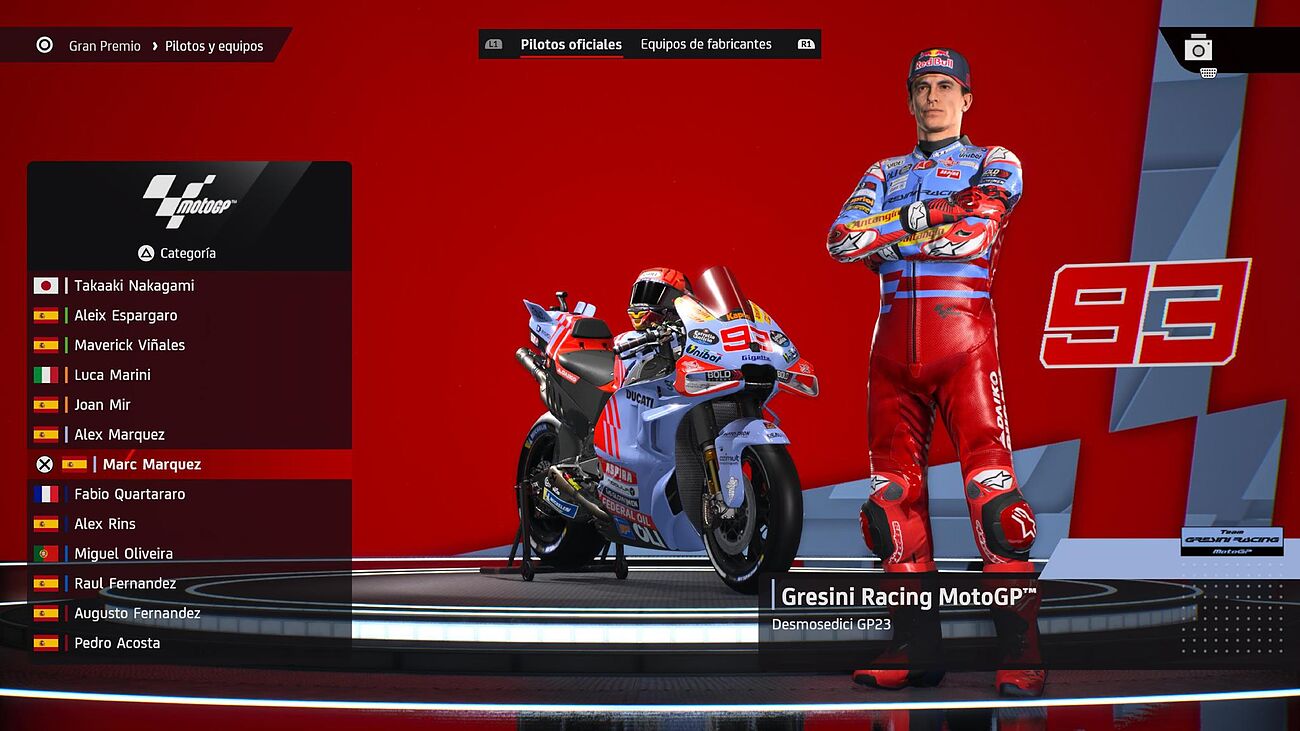This screenshot has width=1300, height=731.
Task: Select rider Raul Fernandez
Action: coord(125,584)
